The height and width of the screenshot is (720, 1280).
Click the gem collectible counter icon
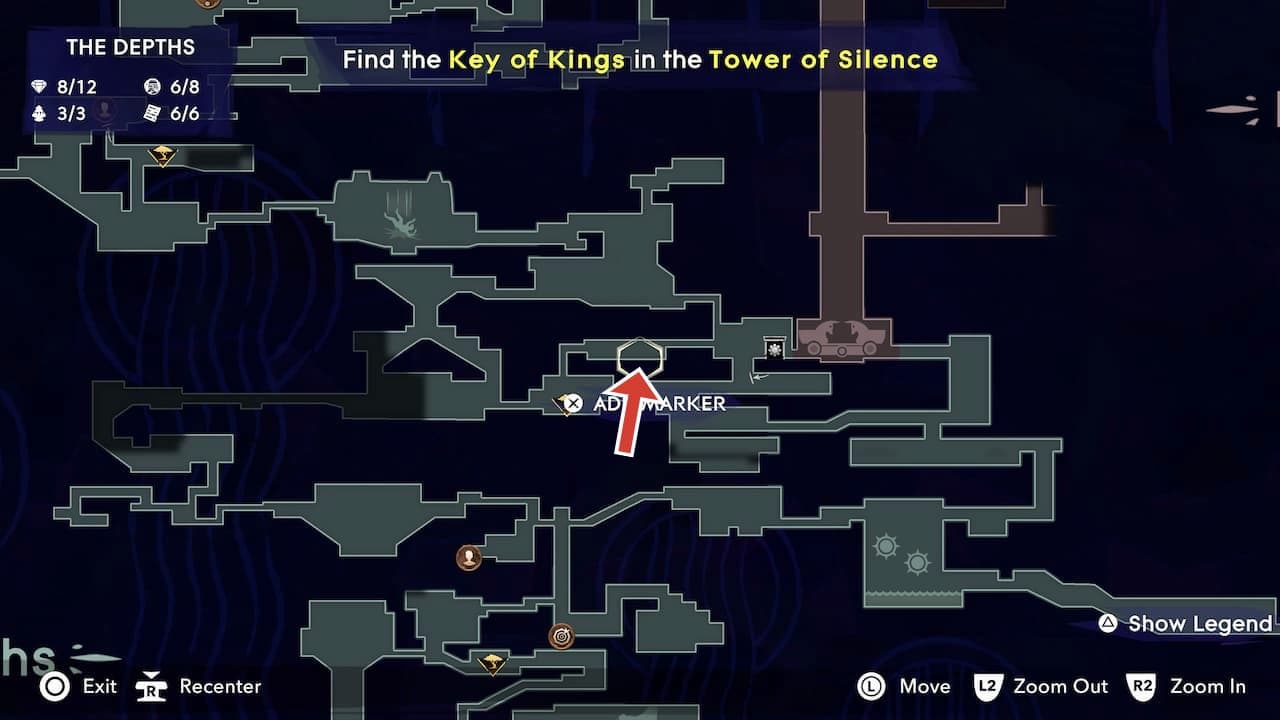38,86
